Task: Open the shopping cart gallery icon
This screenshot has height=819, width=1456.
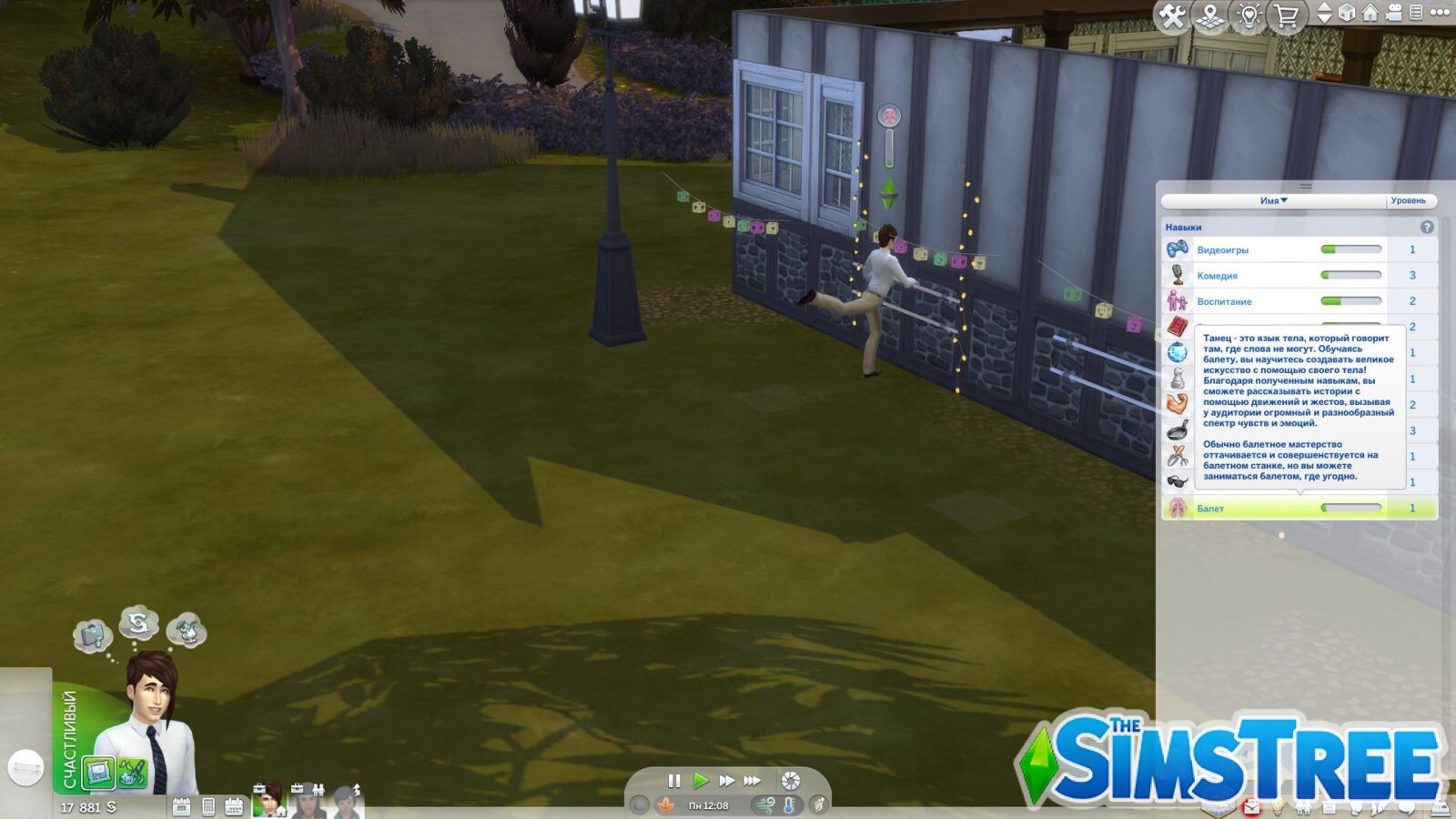Action: (1288, 15)
